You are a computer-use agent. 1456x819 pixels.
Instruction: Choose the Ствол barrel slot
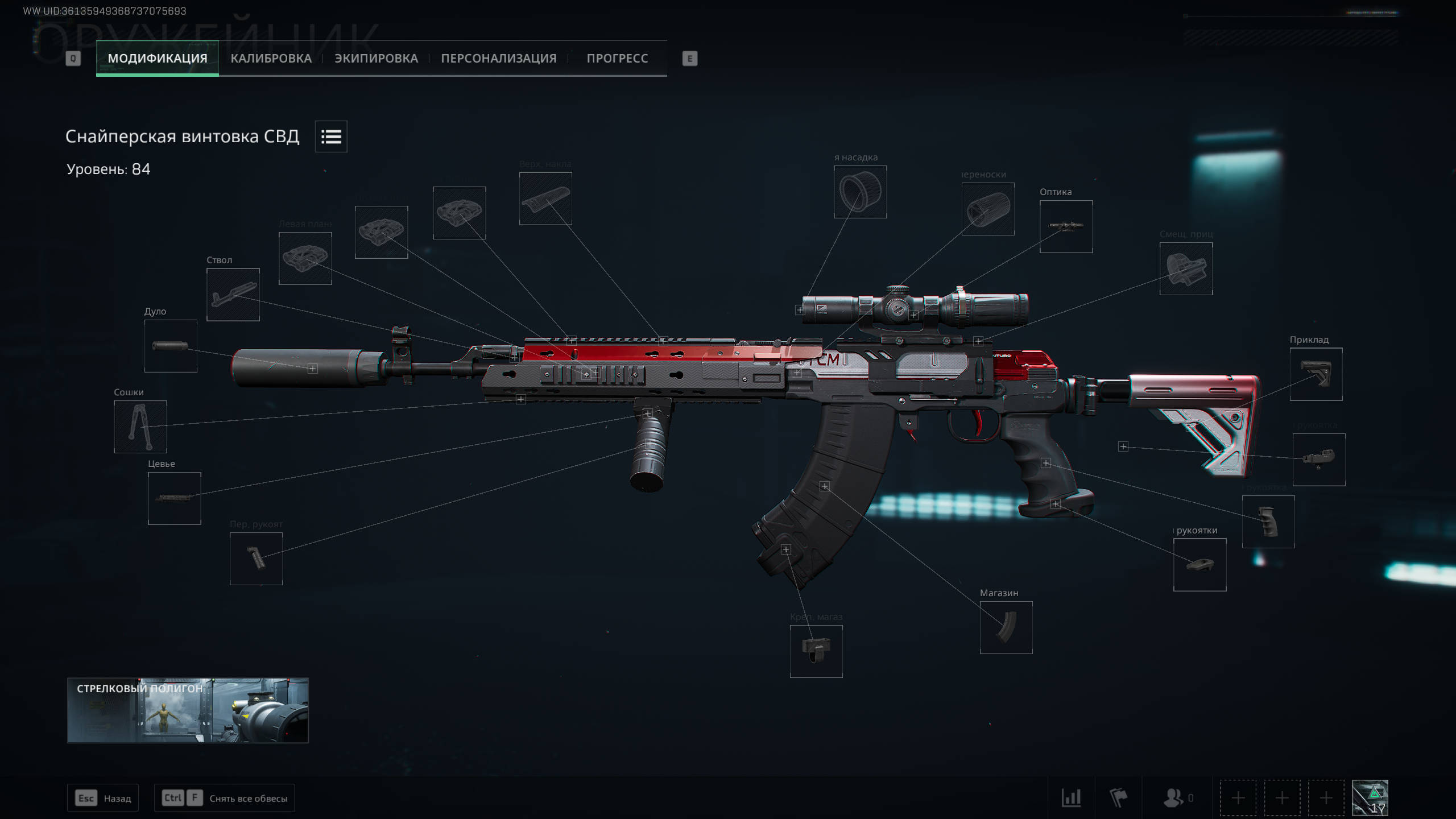[x=233, y=295]
